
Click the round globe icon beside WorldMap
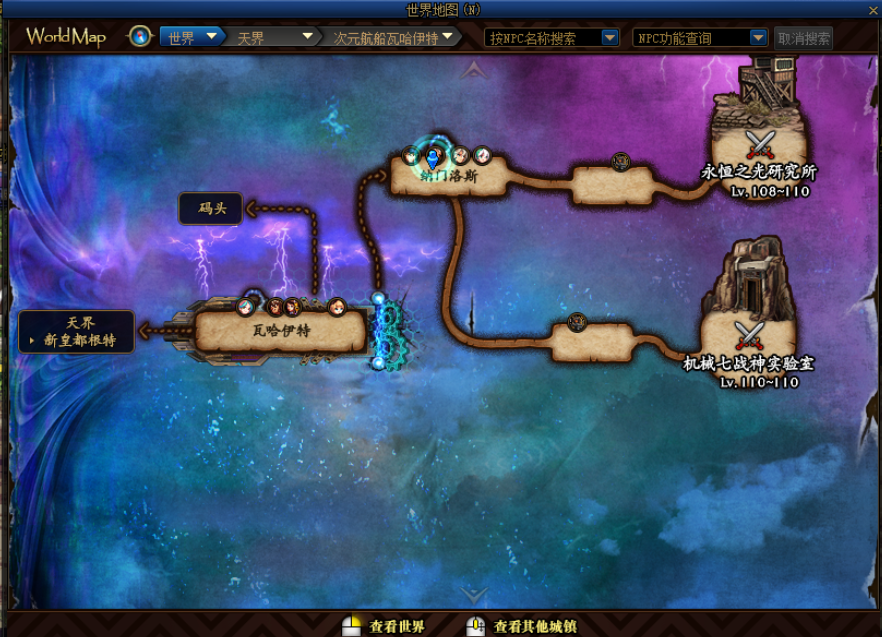coord(140,38)
